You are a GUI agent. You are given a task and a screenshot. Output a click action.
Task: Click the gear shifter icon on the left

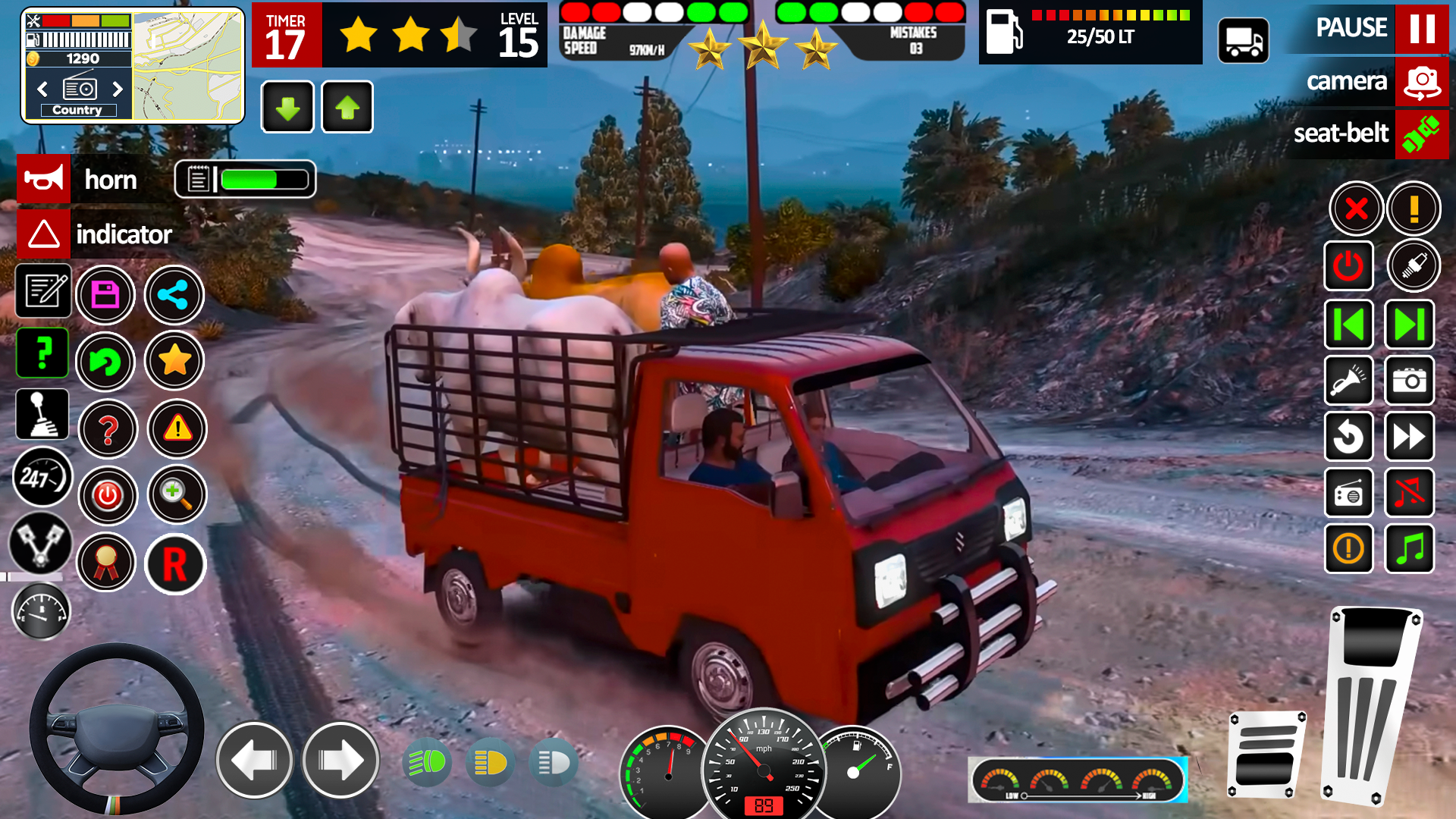click(42, 414)
